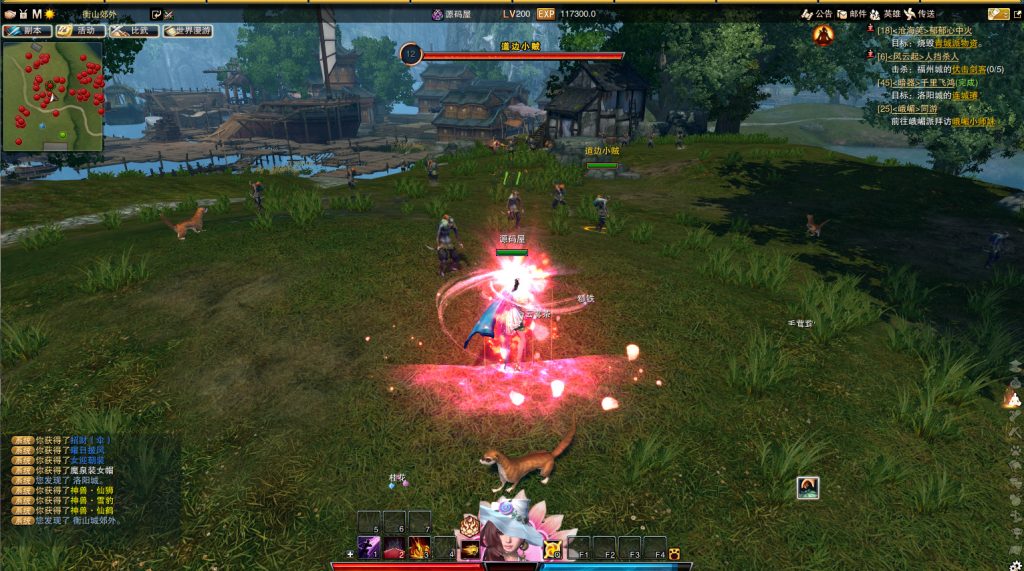This screenshot has width=1024, height=571.
Task: Activate the red skill in slot 2
Action: point(394,547)
